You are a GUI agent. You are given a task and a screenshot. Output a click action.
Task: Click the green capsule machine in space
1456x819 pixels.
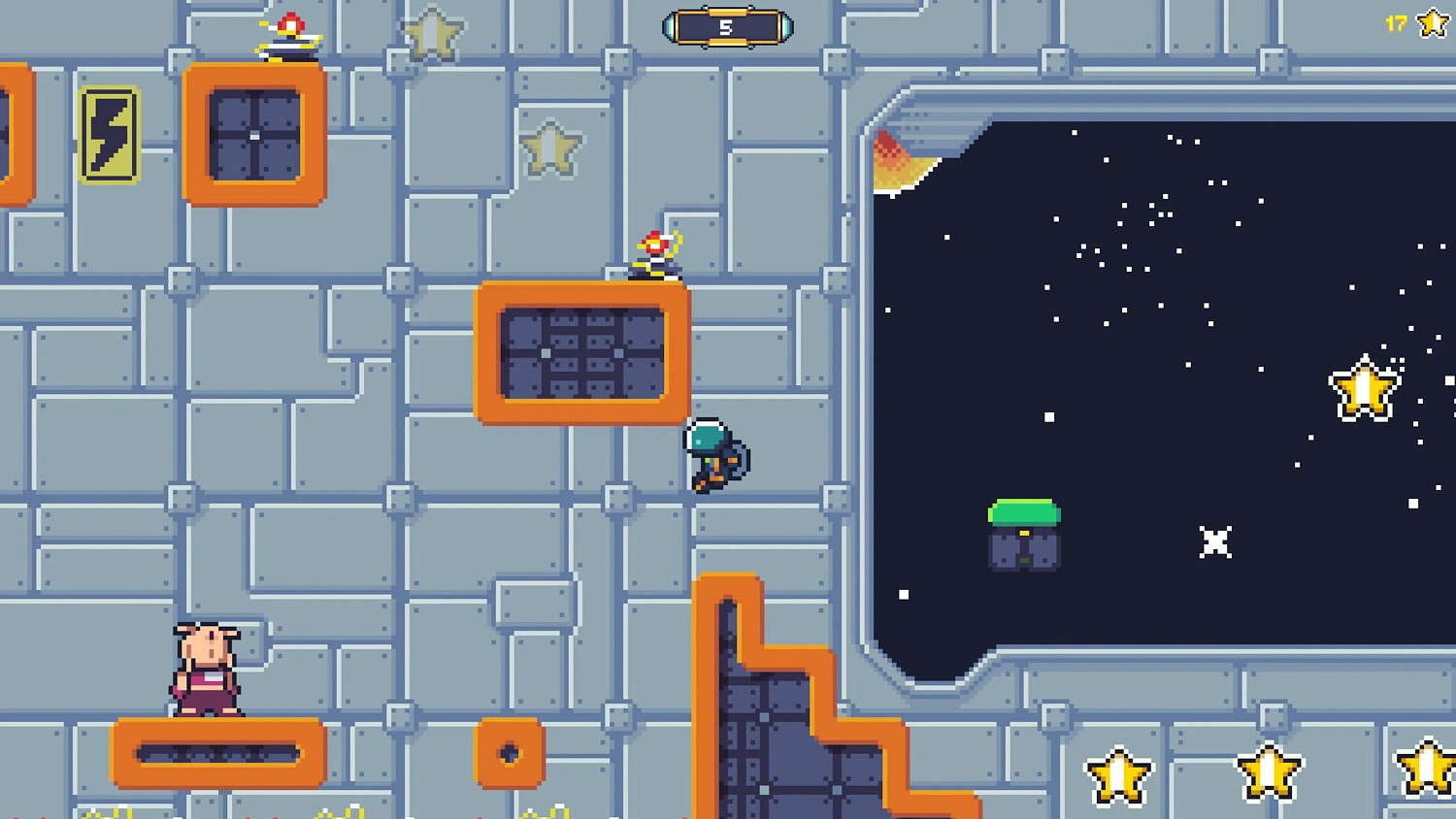1023,532
